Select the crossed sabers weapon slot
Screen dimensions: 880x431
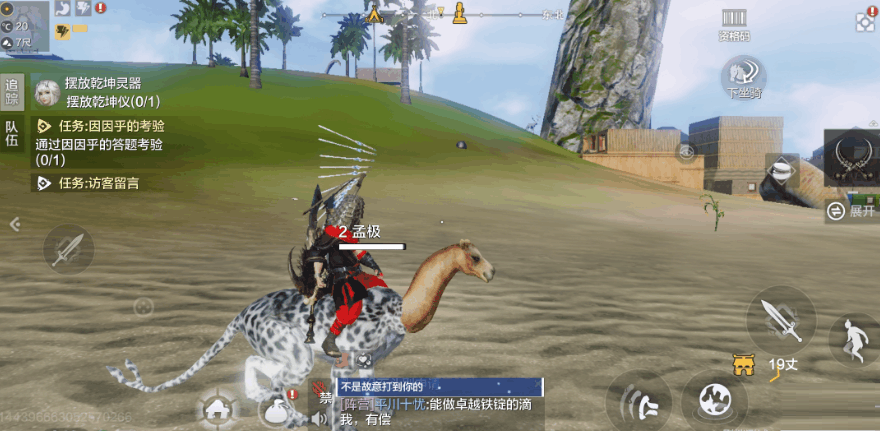[853, 157]
